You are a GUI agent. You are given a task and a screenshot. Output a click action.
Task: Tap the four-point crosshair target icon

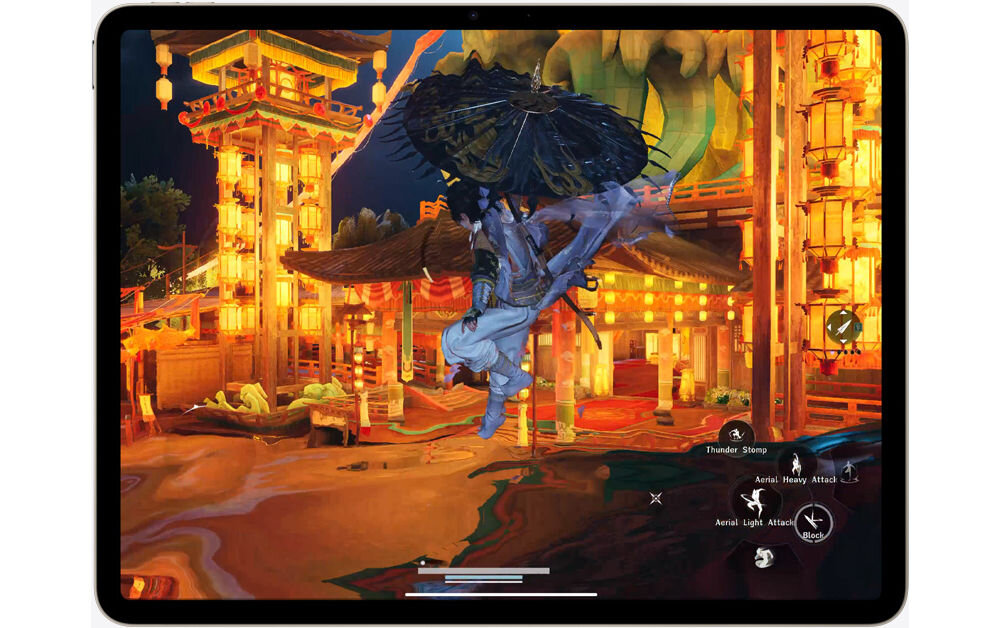click(656, 497)
